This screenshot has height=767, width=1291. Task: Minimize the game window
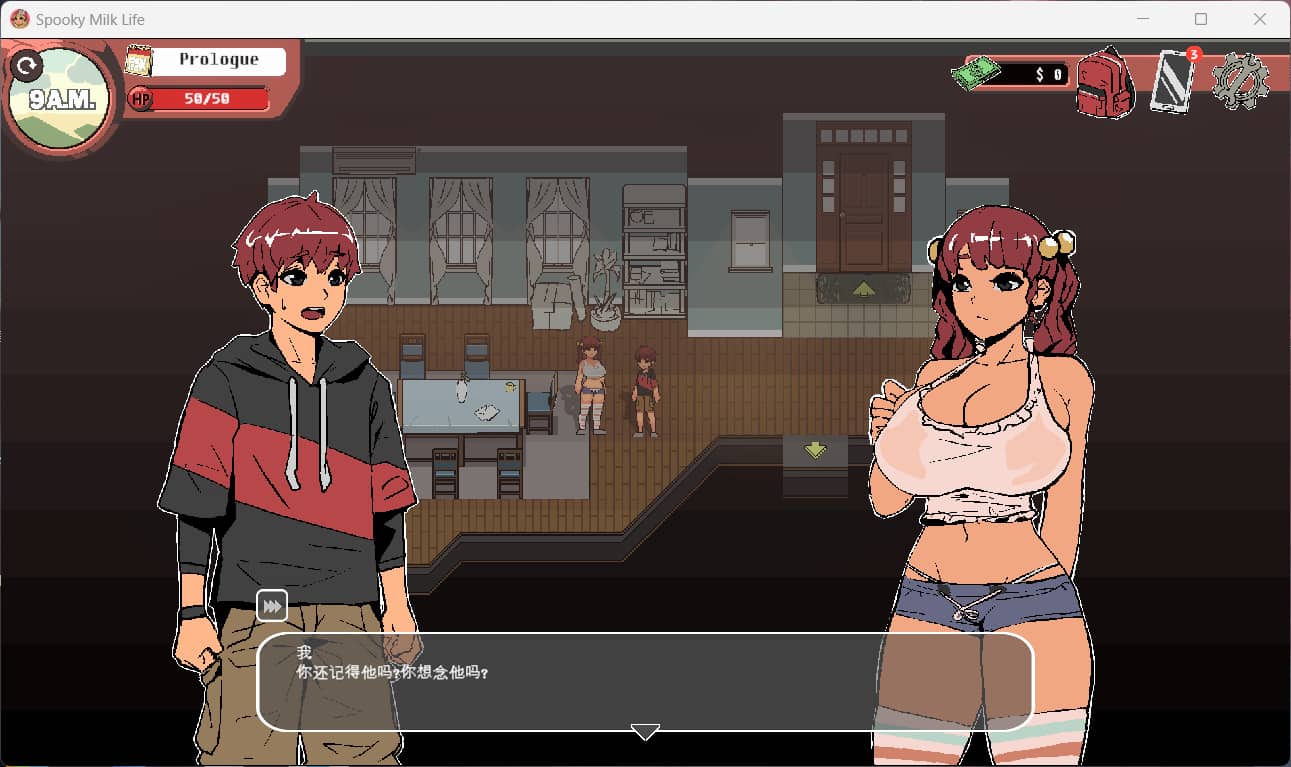pos(1142,19)
